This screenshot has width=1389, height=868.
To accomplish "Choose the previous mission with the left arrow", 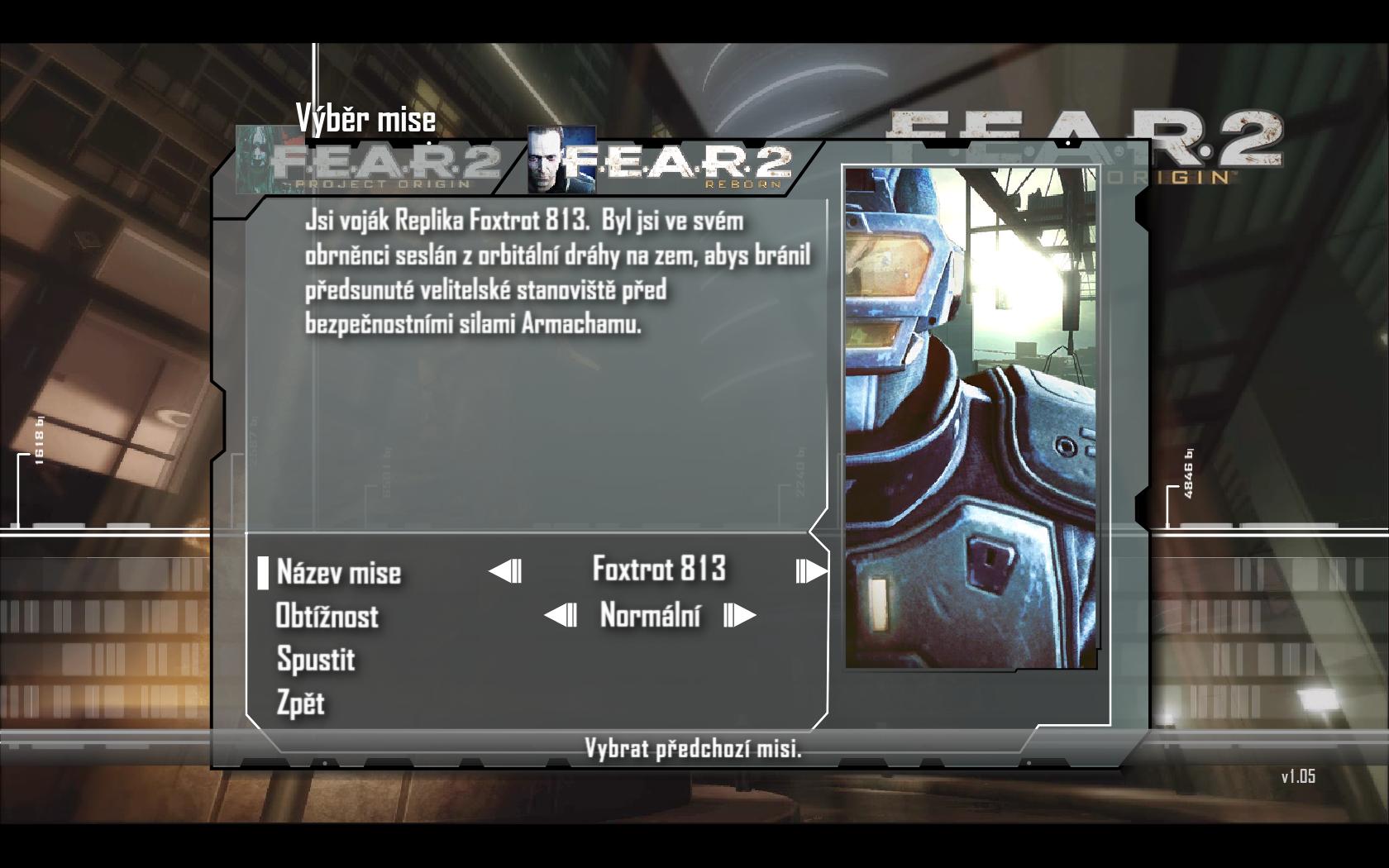I will 505,570.
